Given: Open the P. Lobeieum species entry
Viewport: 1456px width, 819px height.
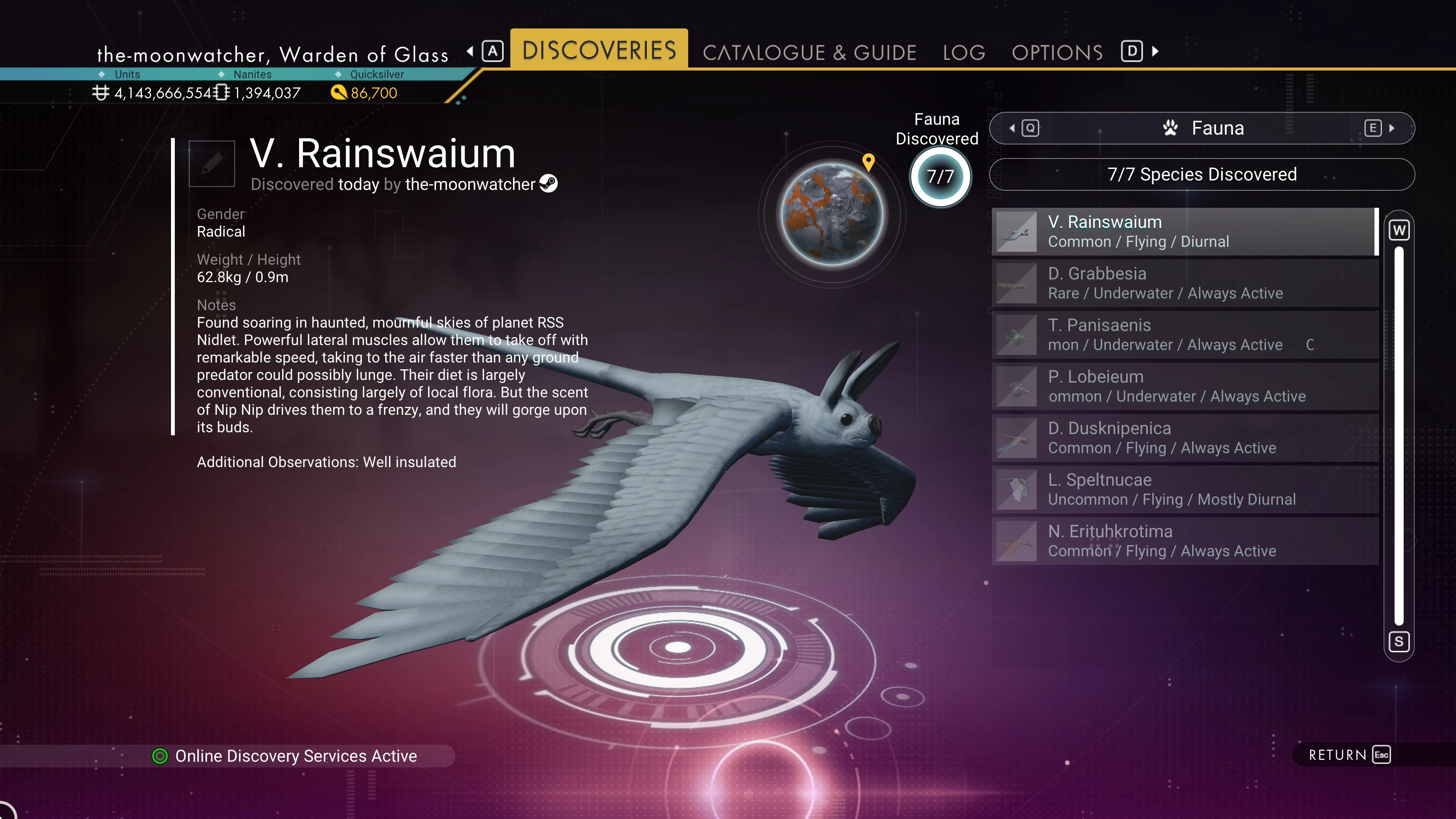Looking at the screenshot, I should [1185, 386].
